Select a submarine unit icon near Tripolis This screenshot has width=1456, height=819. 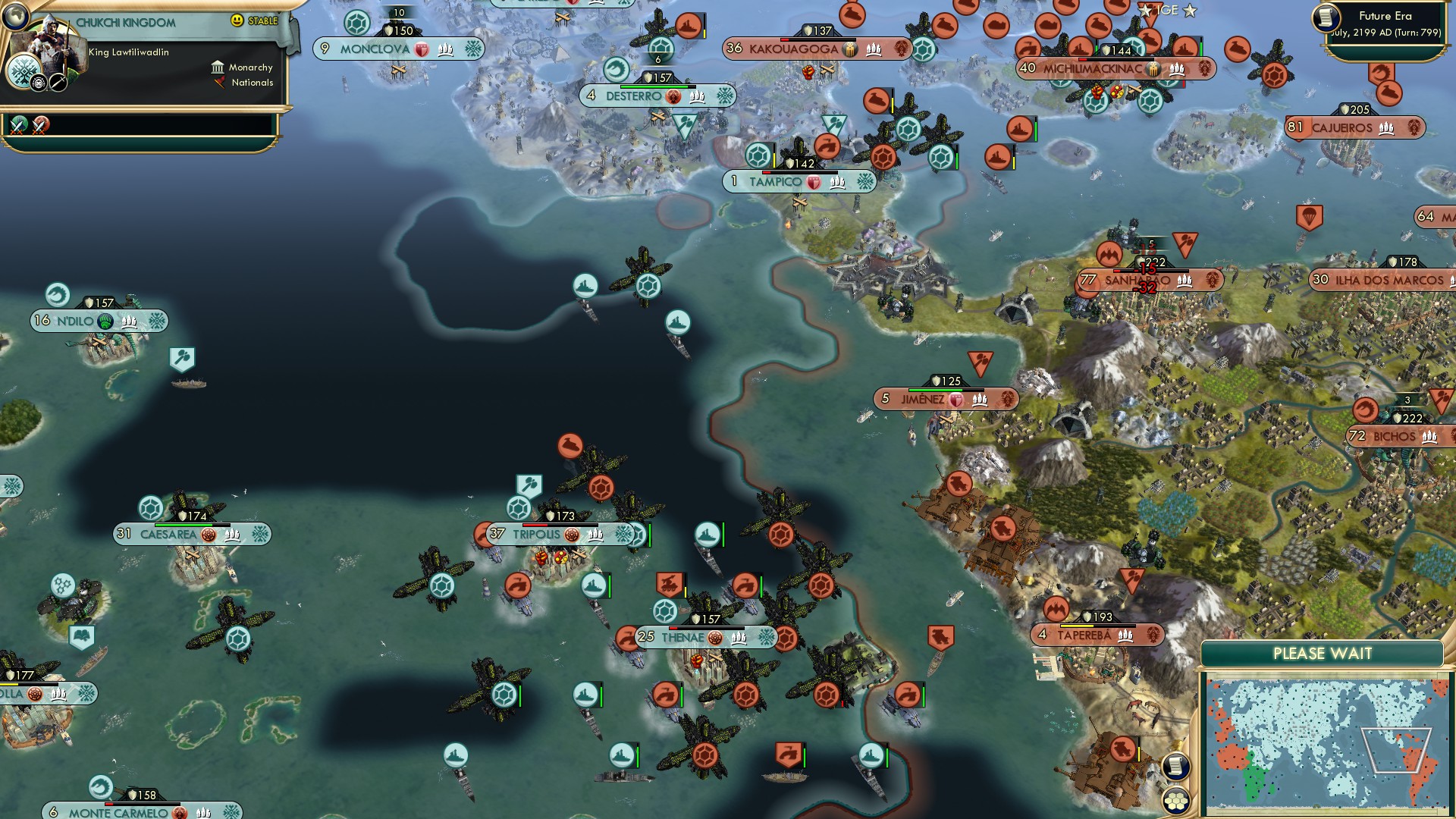[x=593, y=586]
